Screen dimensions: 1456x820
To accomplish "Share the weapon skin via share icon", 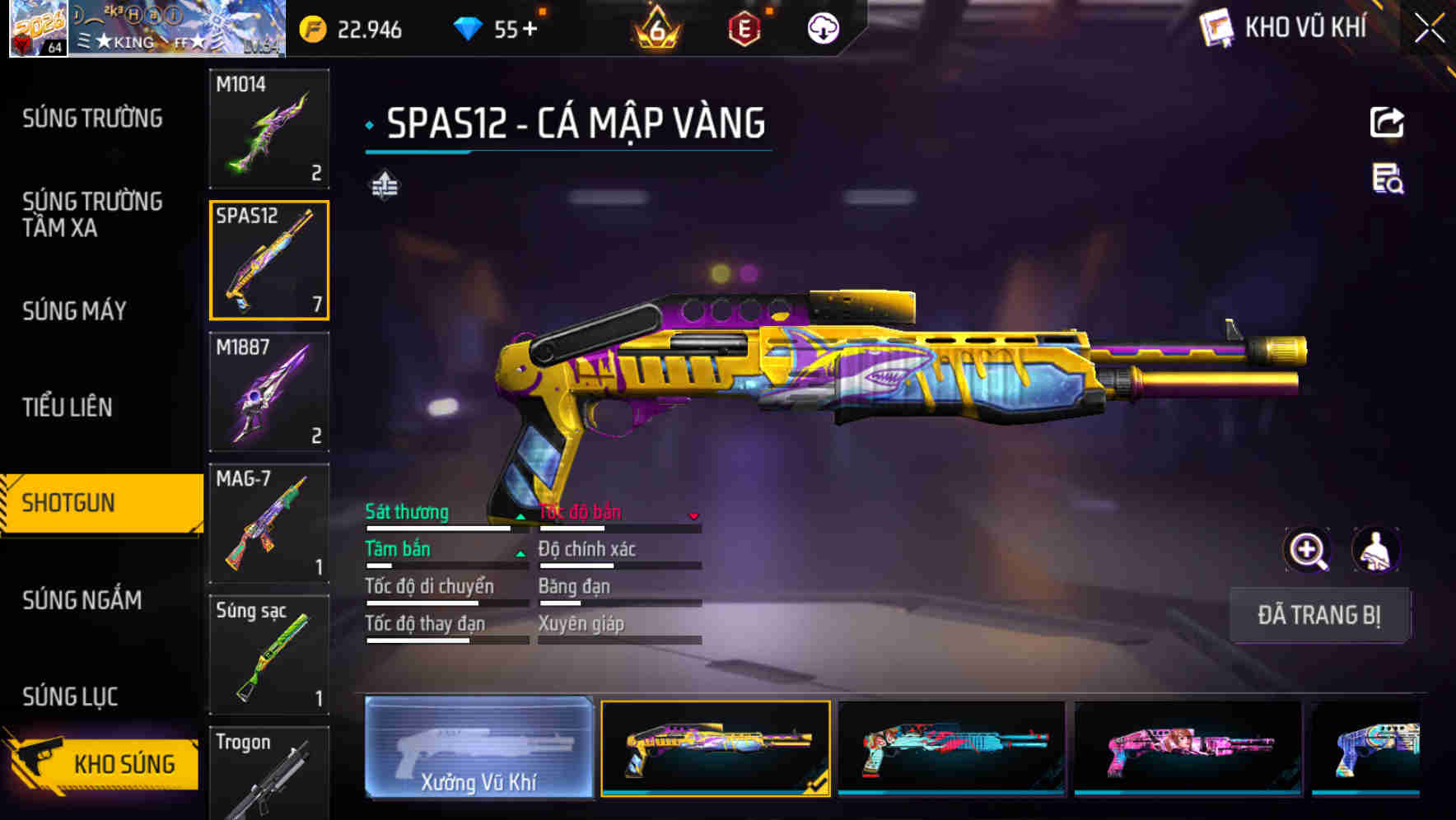I will 1387,123.
